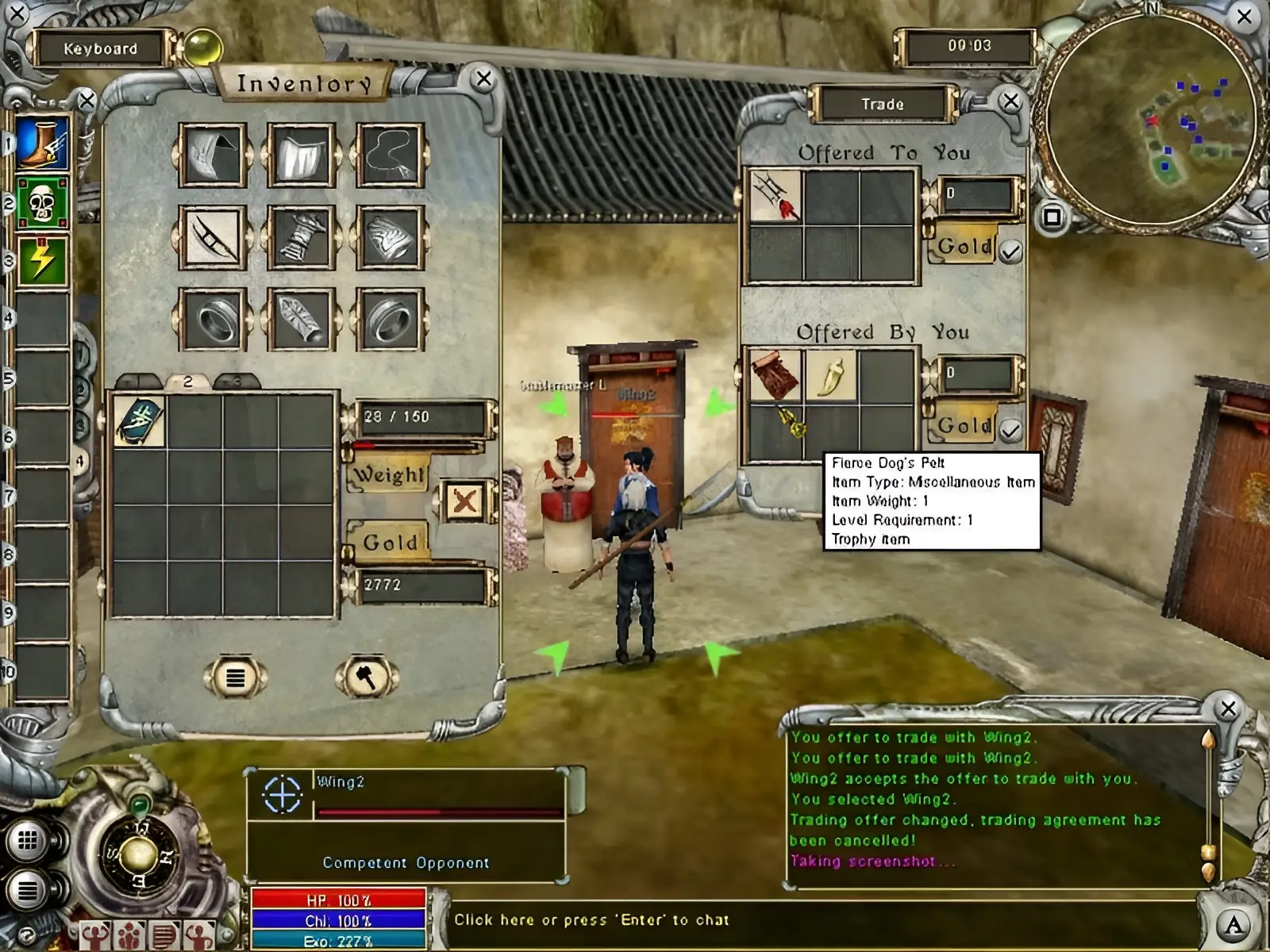Select the equipped bow slot

pos(212,236)
